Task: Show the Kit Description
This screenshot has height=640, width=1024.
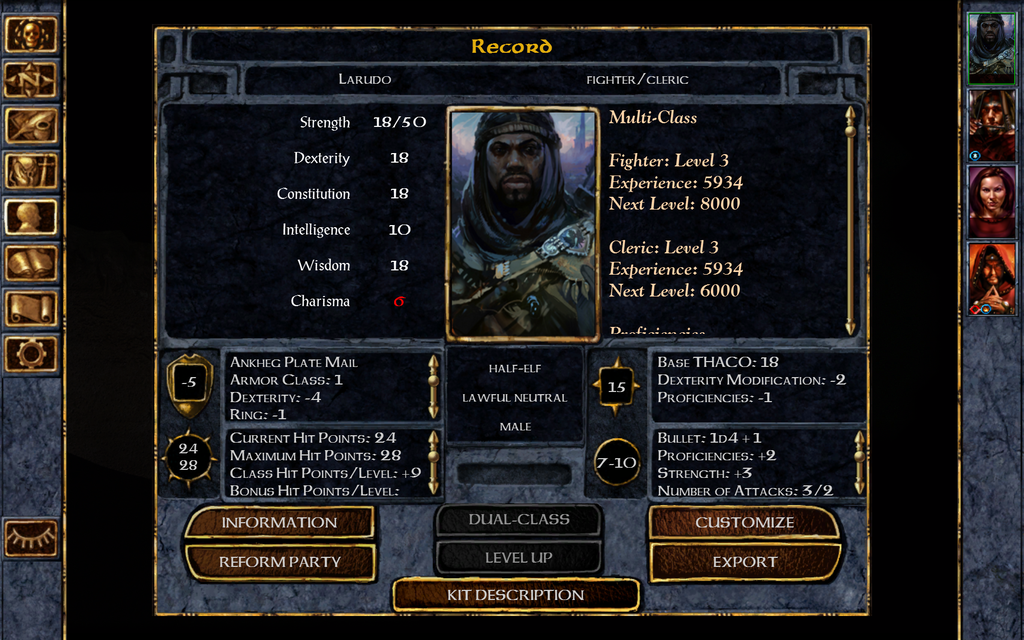Action: click(x=515, y=595)
